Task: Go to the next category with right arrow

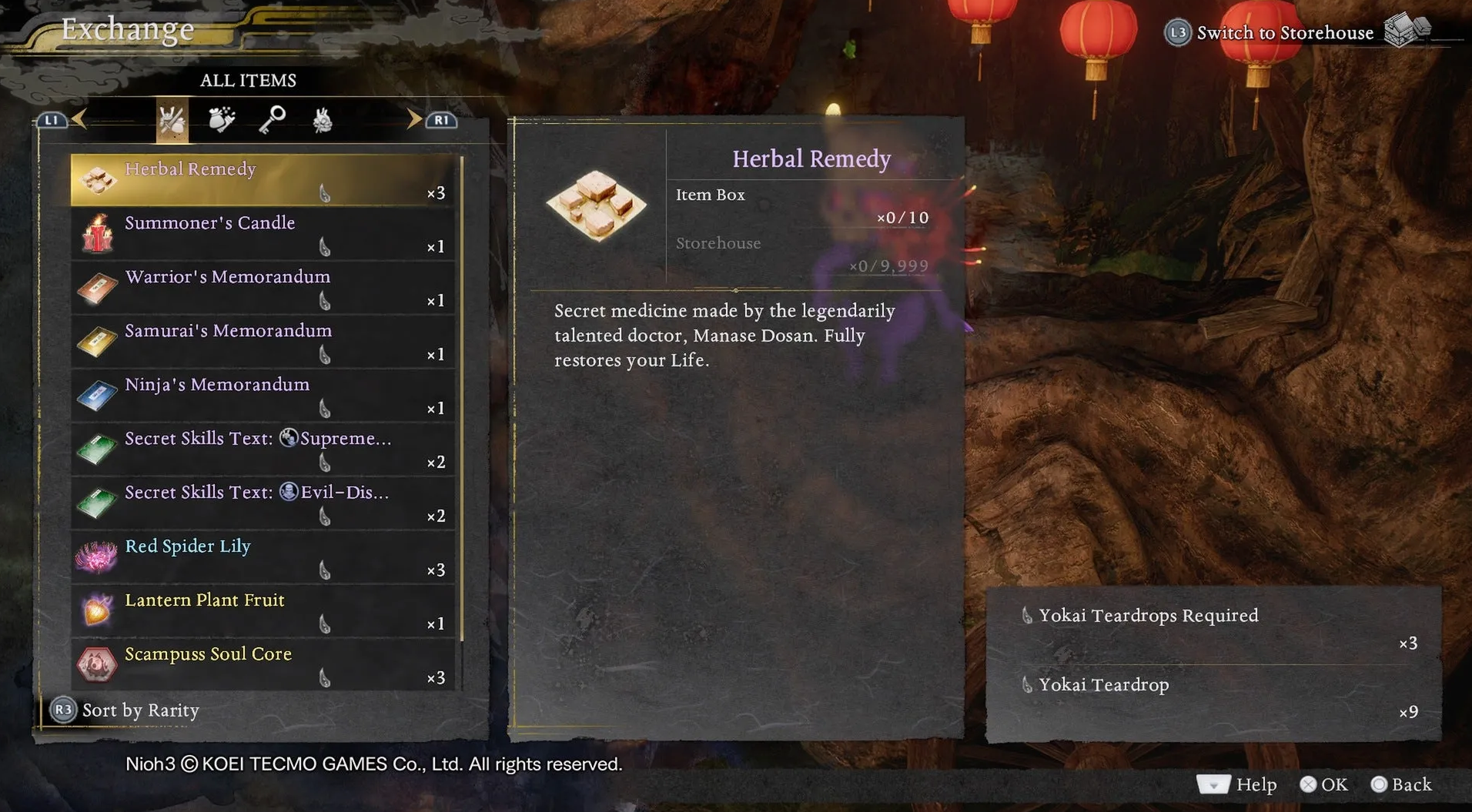Action: 414,119
